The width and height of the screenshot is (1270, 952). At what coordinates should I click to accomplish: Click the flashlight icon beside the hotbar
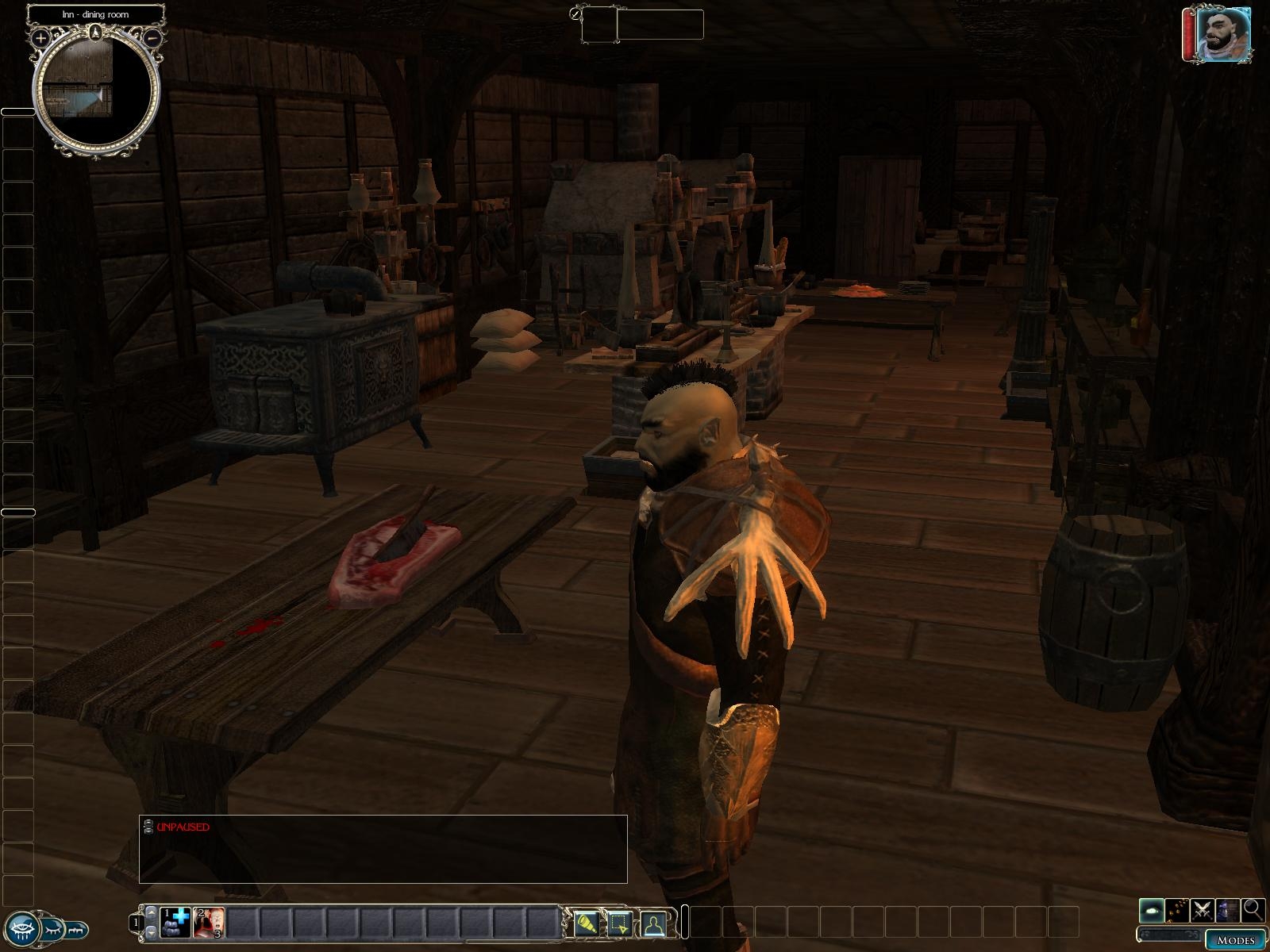pos(587,923)
